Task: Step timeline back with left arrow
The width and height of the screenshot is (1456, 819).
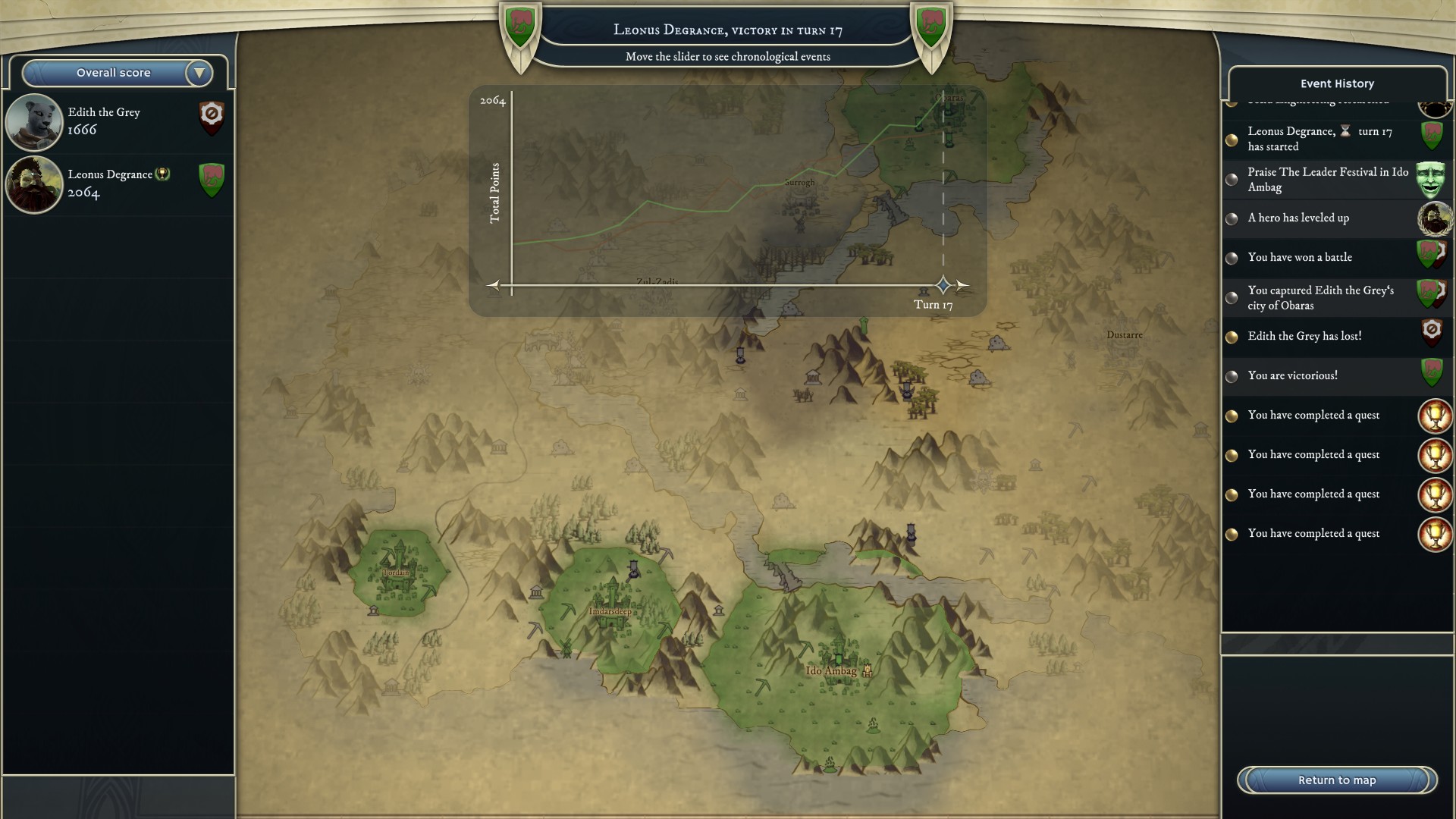Action: [494, 286]
